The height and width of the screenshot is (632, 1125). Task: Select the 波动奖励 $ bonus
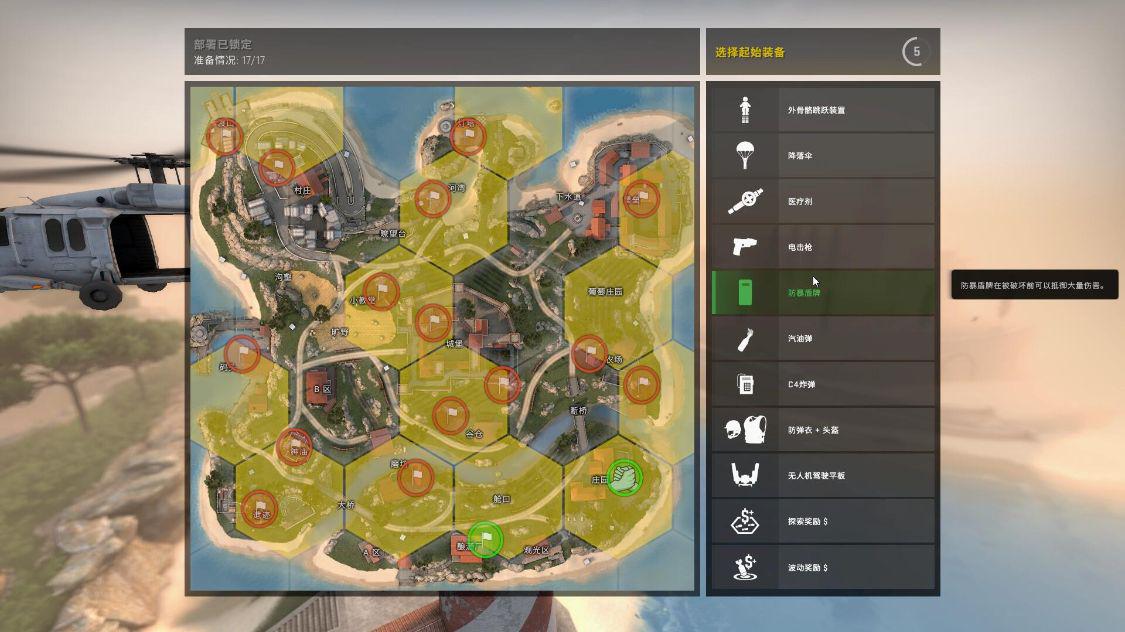pyautogui.click(x=822, y=567)
